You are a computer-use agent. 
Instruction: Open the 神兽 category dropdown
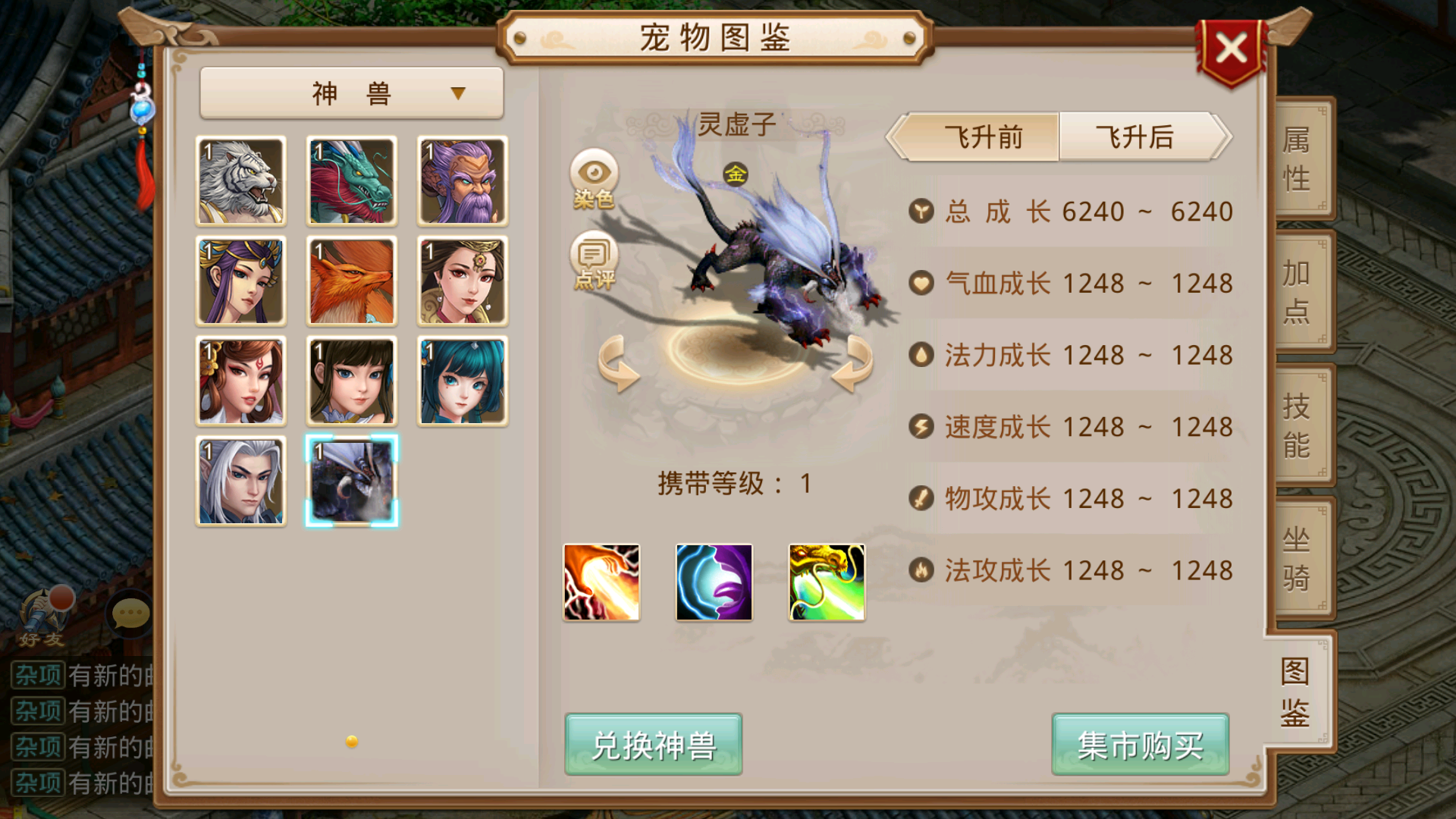[x=350, y=91]
